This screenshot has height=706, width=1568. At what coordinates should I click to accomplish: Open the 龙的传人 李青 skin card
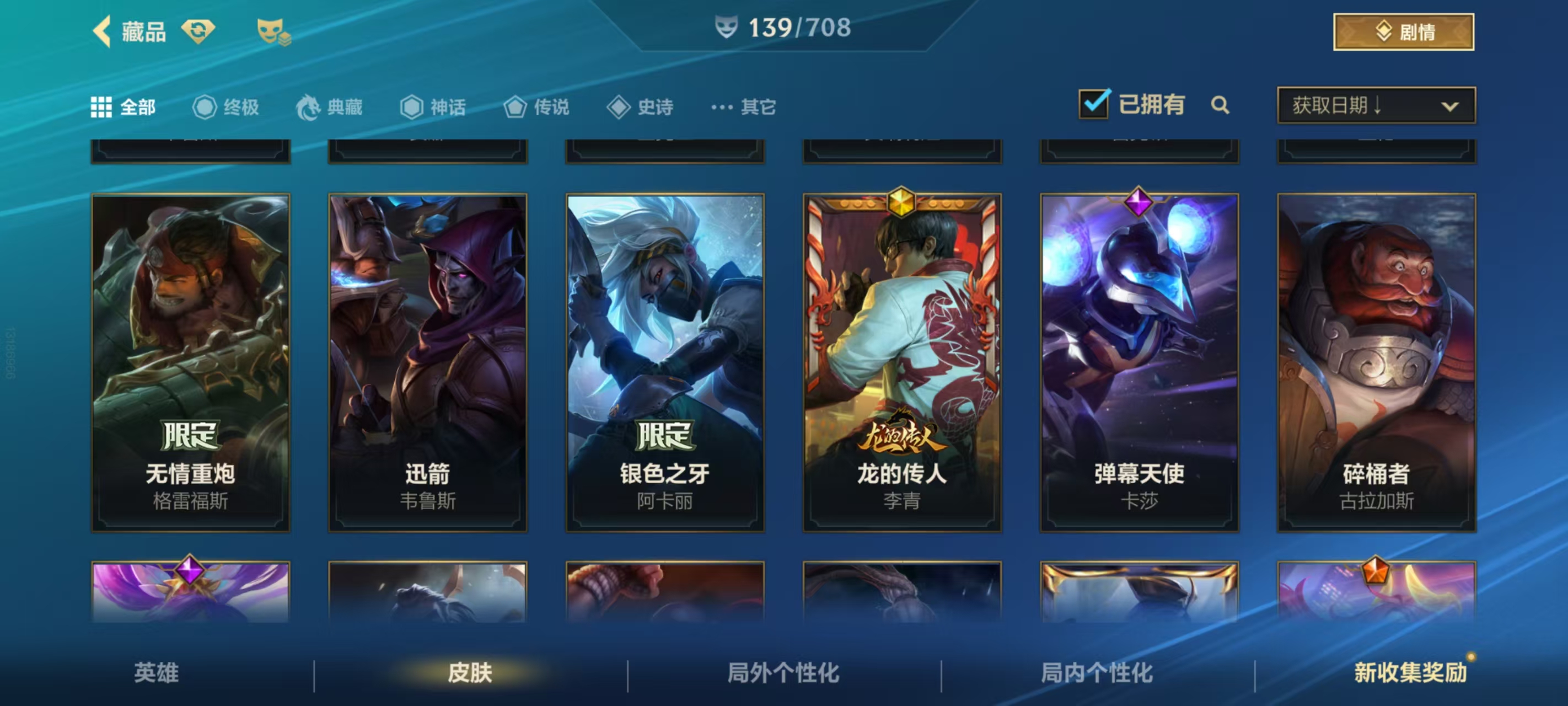[x=902, y=362]
